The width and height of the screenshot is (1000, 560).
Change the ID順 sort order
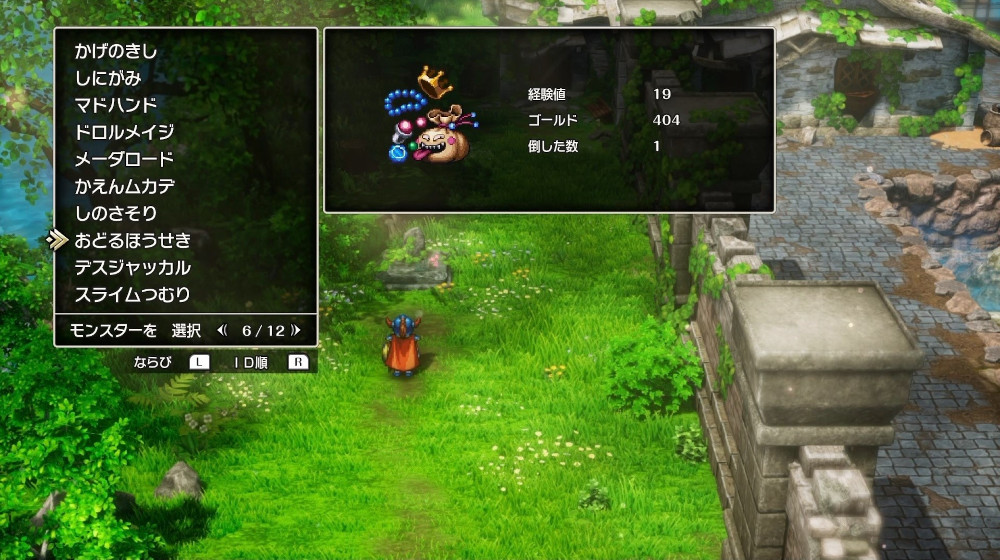[x=244, y=362]
